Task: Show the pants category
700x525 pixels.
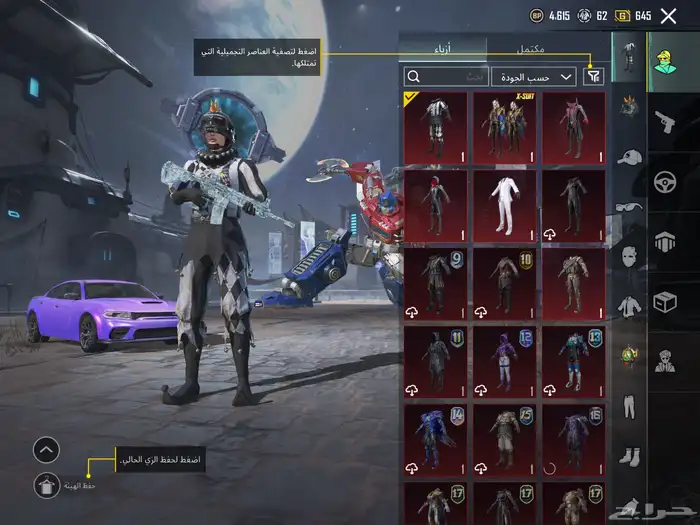Action: tap(628, 406)
